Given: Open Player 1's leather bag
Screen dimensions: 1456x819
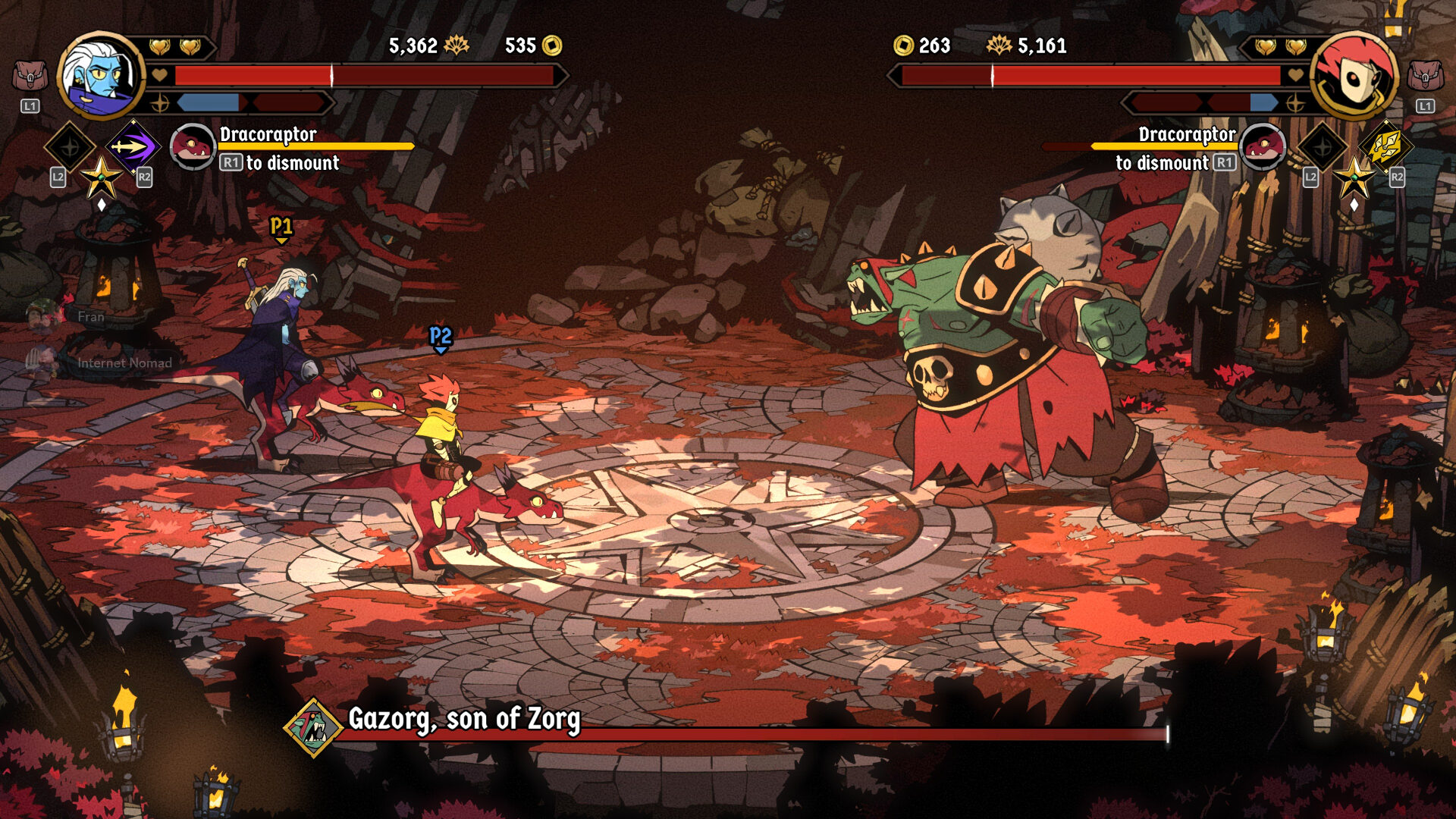Looking at the screenshot, I should tap(30, 77).
